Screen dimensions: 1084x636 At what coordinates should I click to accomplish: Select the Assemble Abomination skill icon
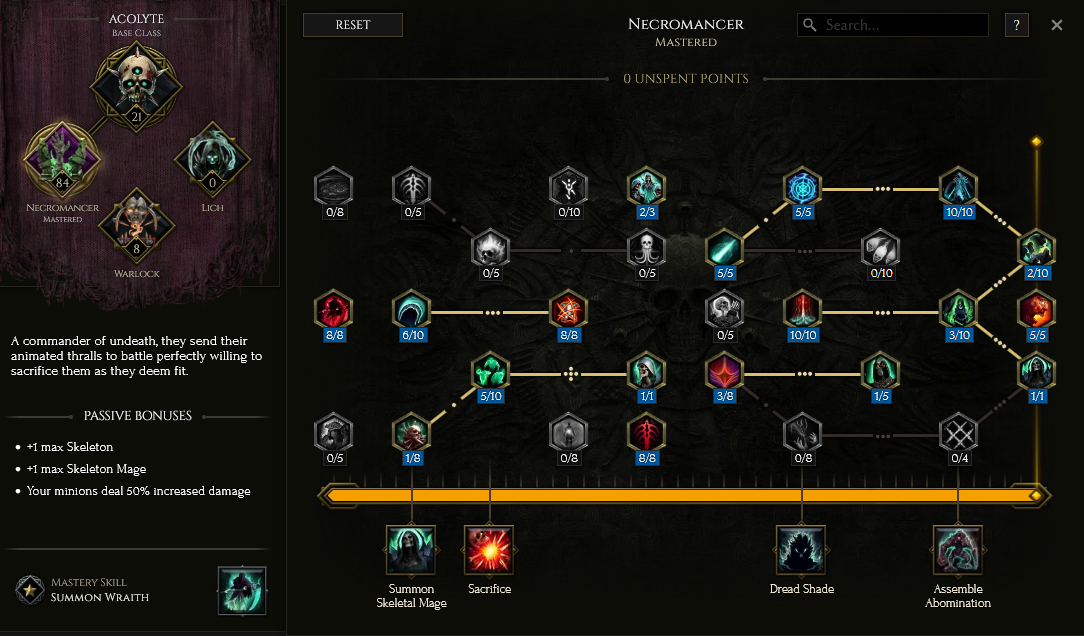pyautogui.click(x=958, y=550)
